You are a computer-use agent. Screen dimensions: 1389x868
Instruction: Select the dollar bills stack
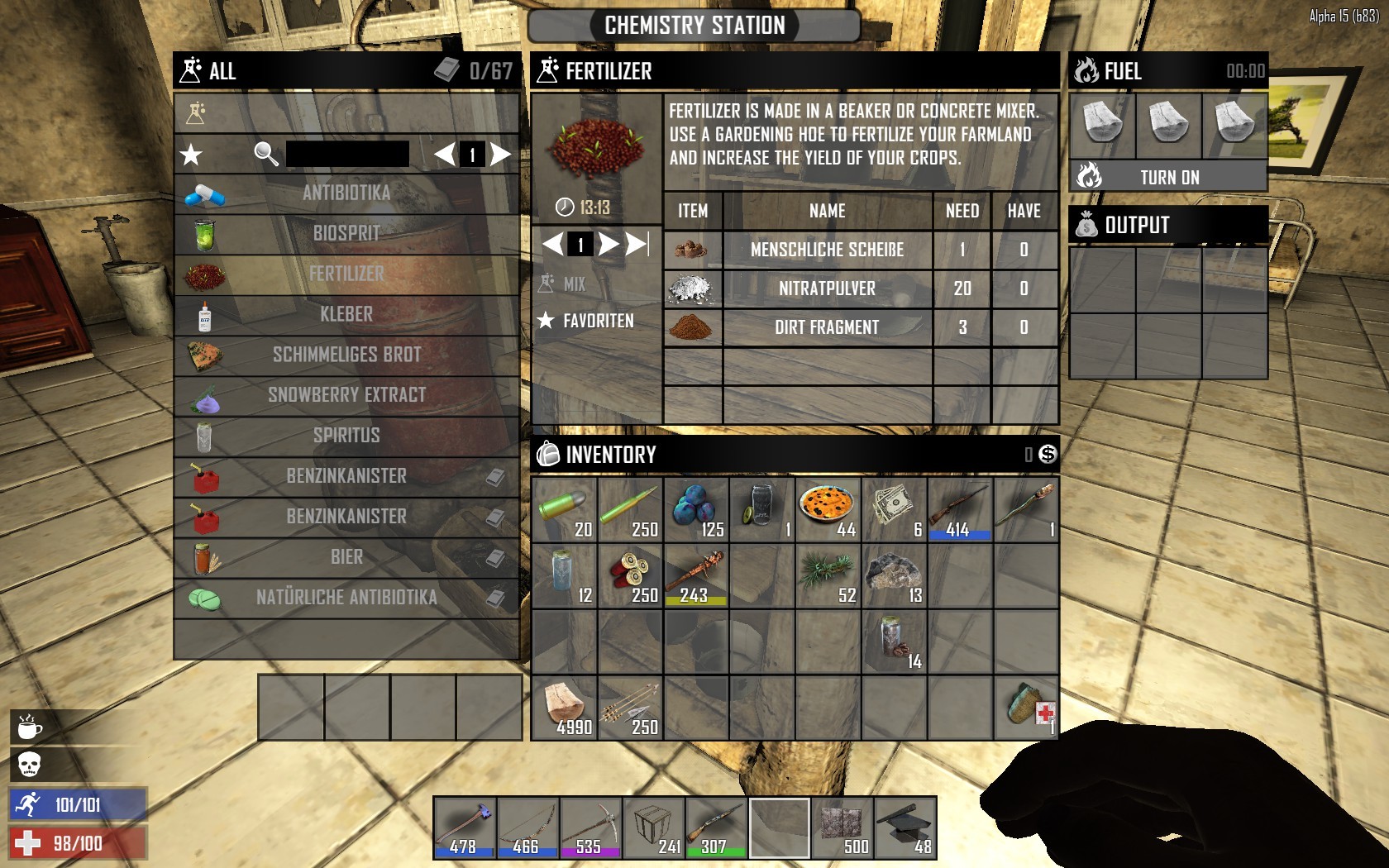[x=895, y=509]
